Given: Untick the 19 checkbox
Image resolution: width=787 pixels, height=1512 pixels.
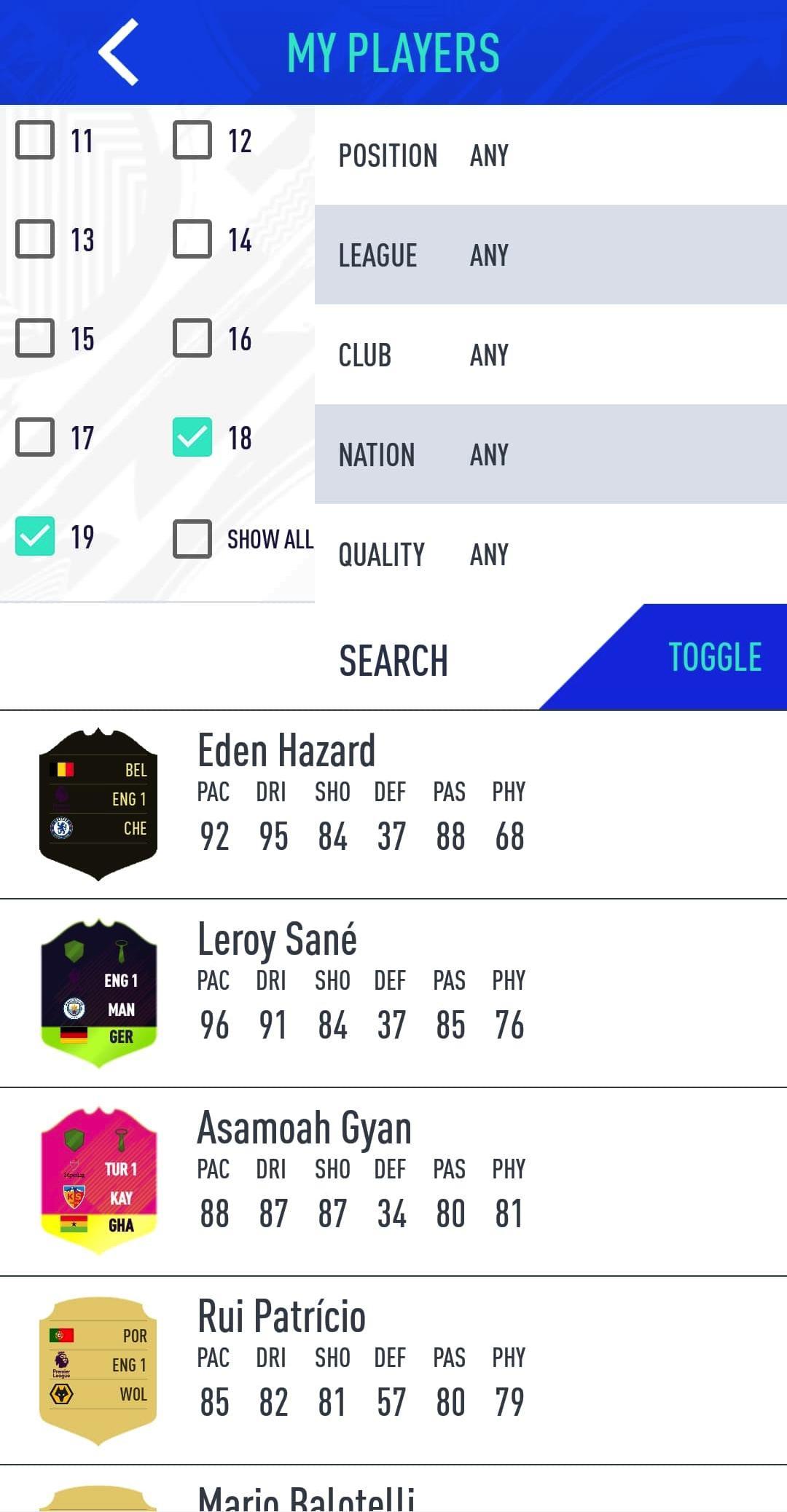Looking at the screenshot, I should [x=35, y=536].
